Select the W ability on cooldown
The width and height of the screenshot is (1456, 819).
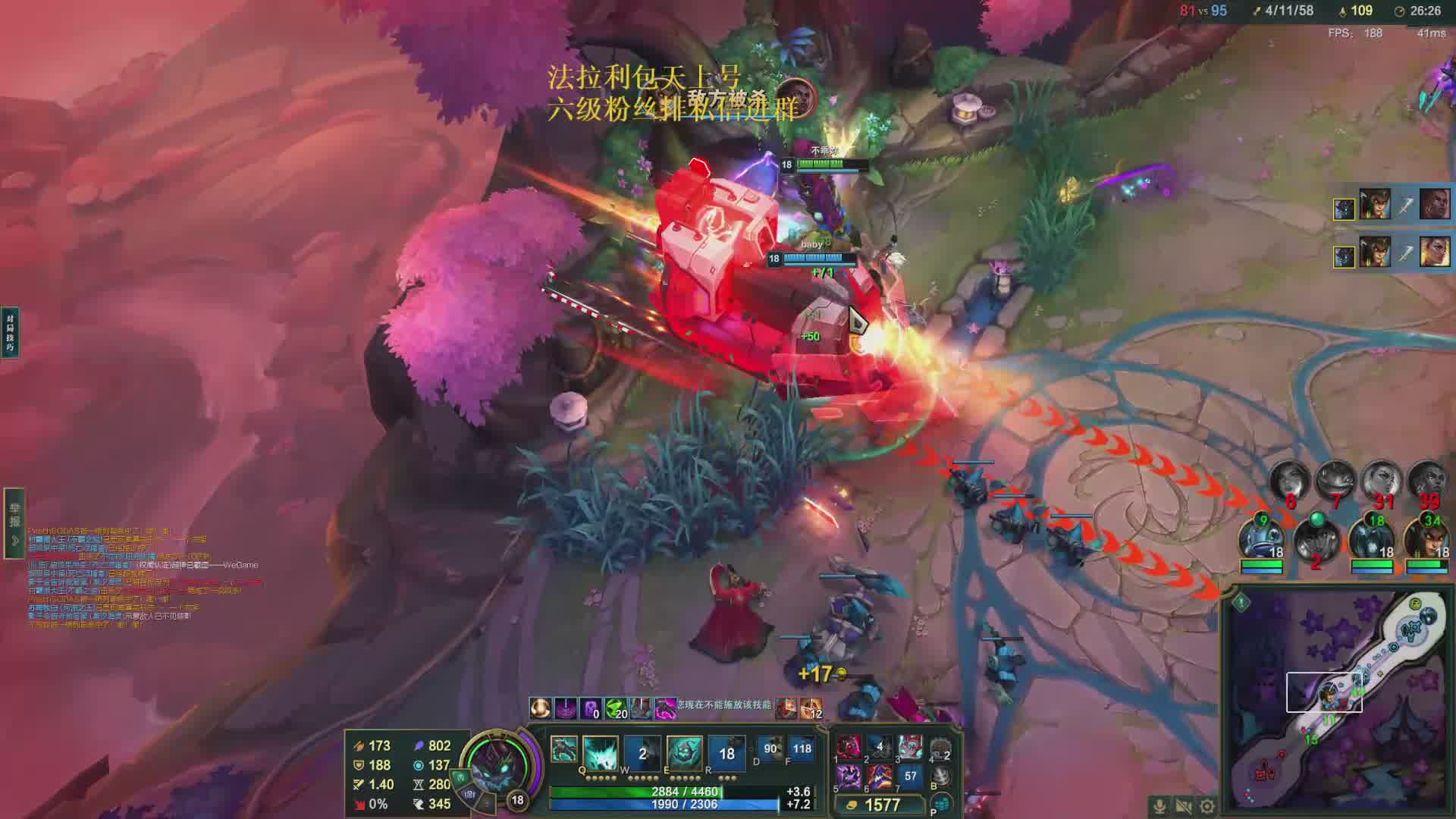point(642,752)
